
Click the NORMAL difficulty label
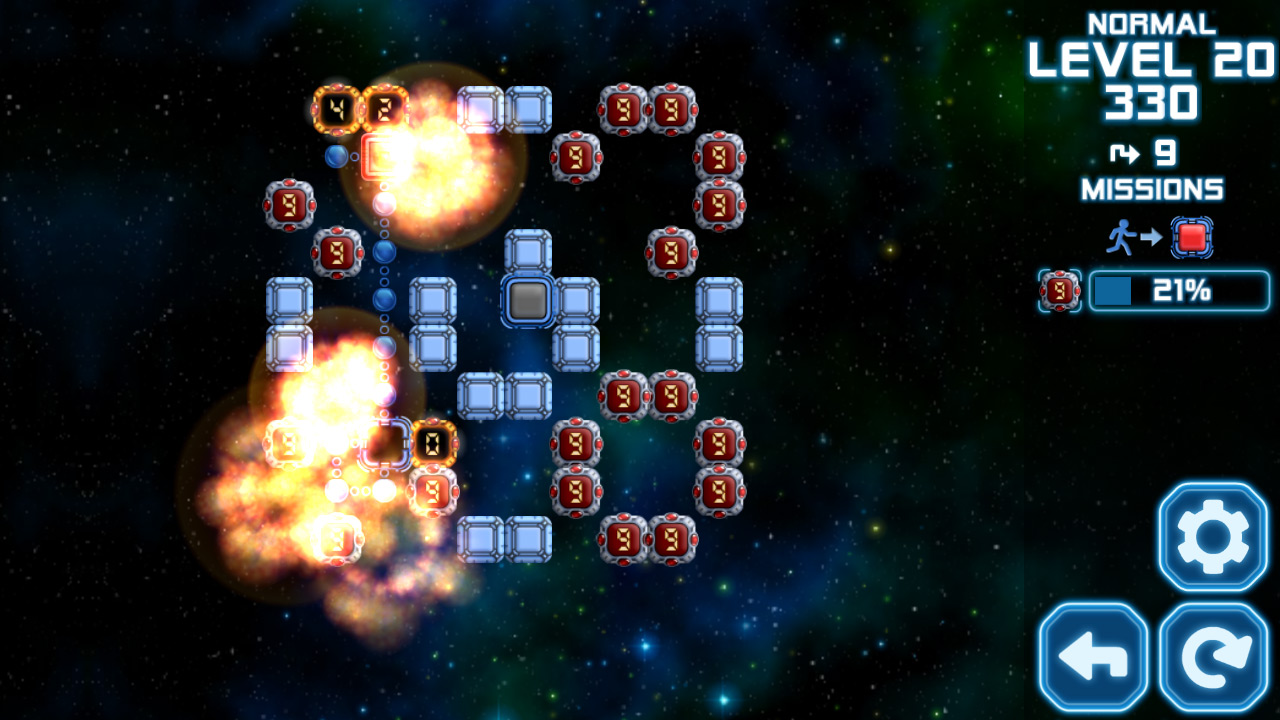click(x=1150, y=24)
